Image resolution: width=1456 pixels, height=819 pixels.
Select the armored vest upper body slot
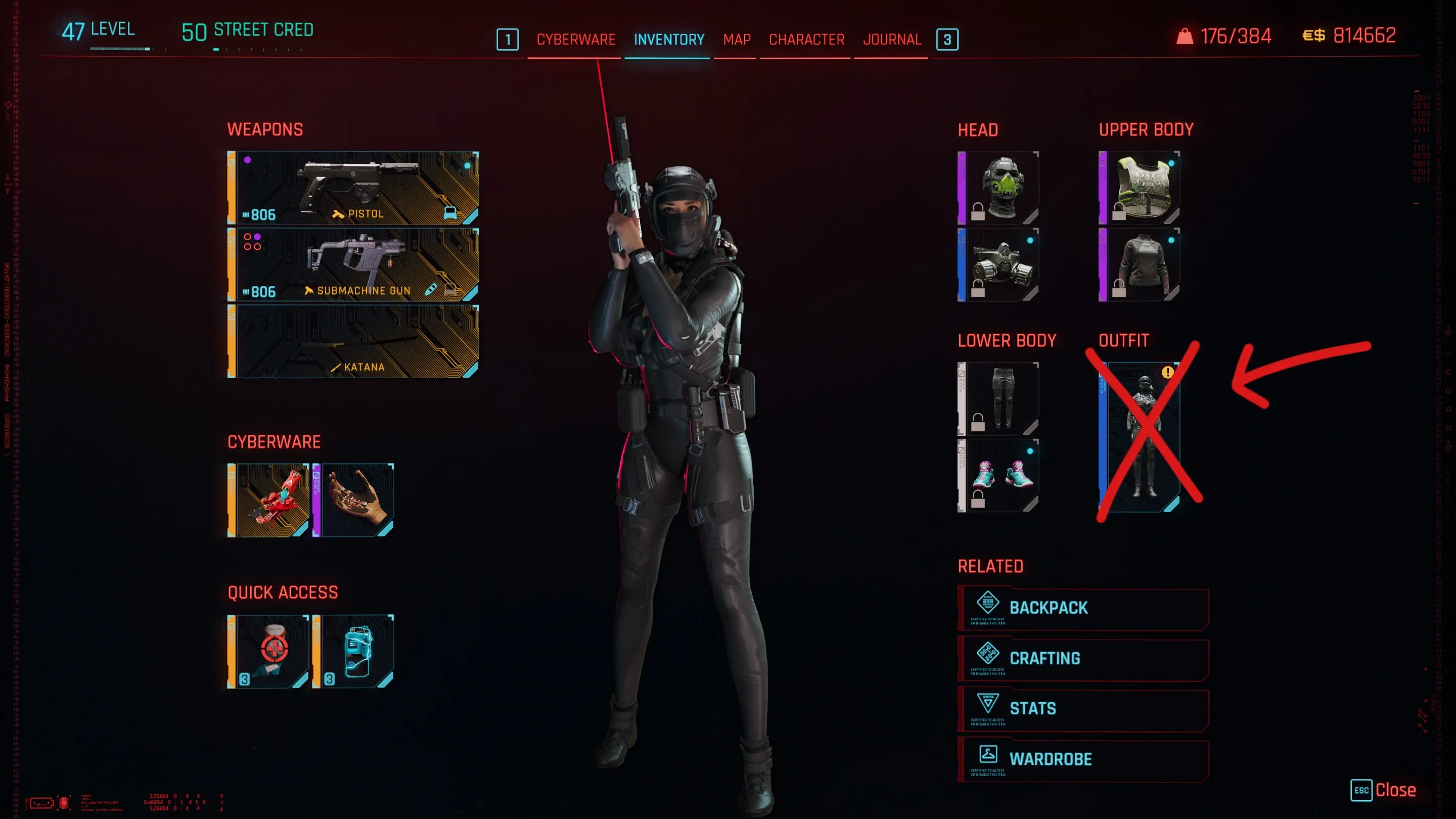coord(1140,188)
